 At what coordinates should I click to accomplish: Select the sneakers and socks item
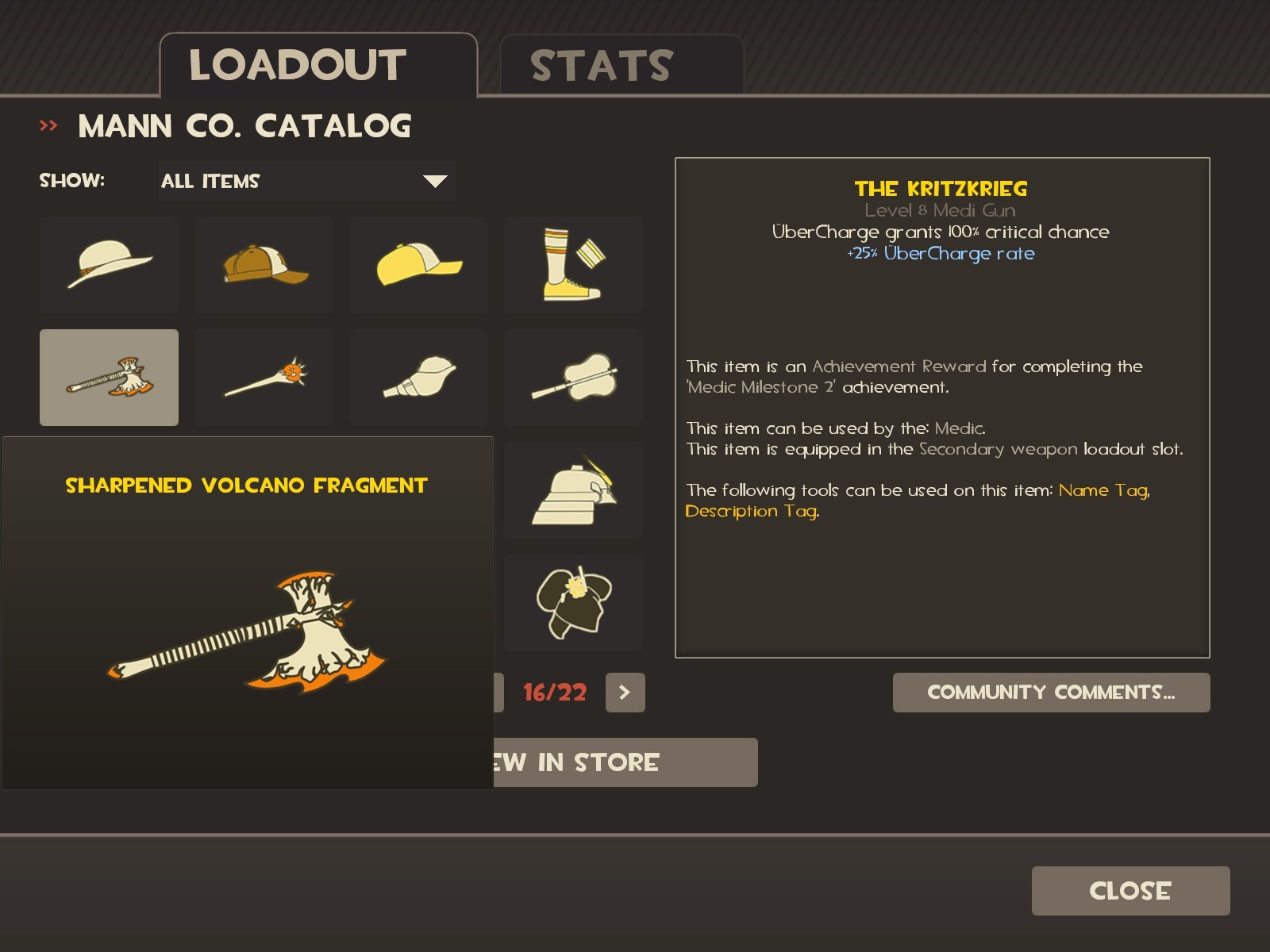(x=573, y=264)
